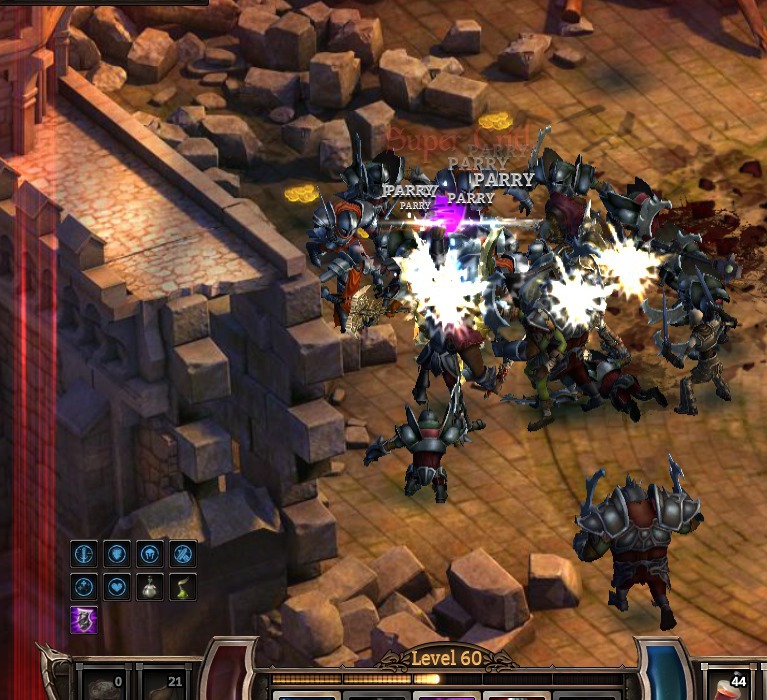Select the item slot showing count 0
Screen dimensions: 767x700
[103, 684]
